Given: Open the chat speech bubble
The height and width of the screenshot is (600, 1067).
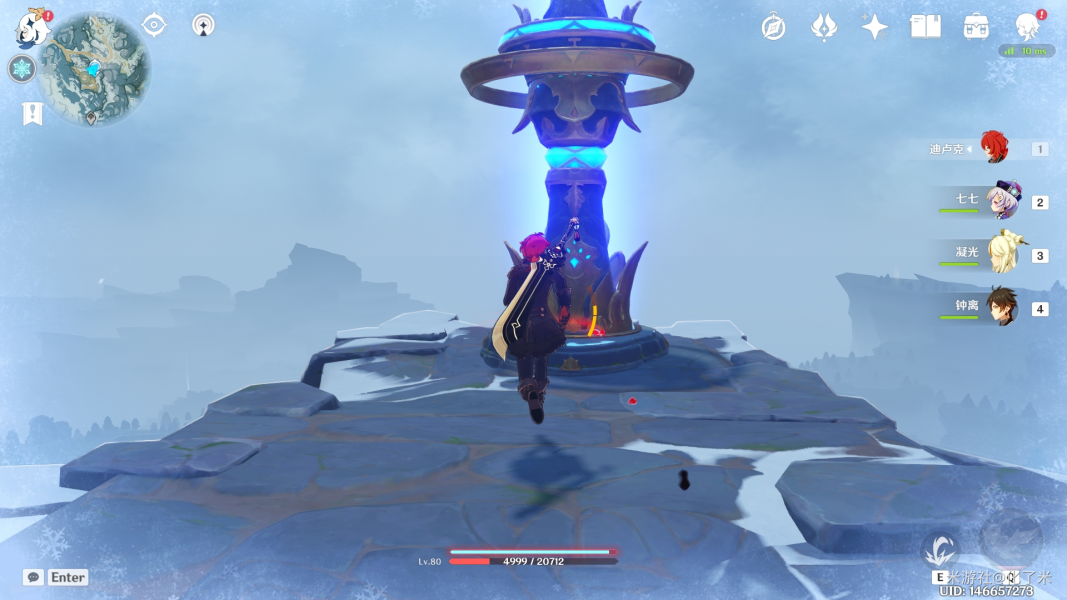Looking at the screenshot, I should 34,577.
